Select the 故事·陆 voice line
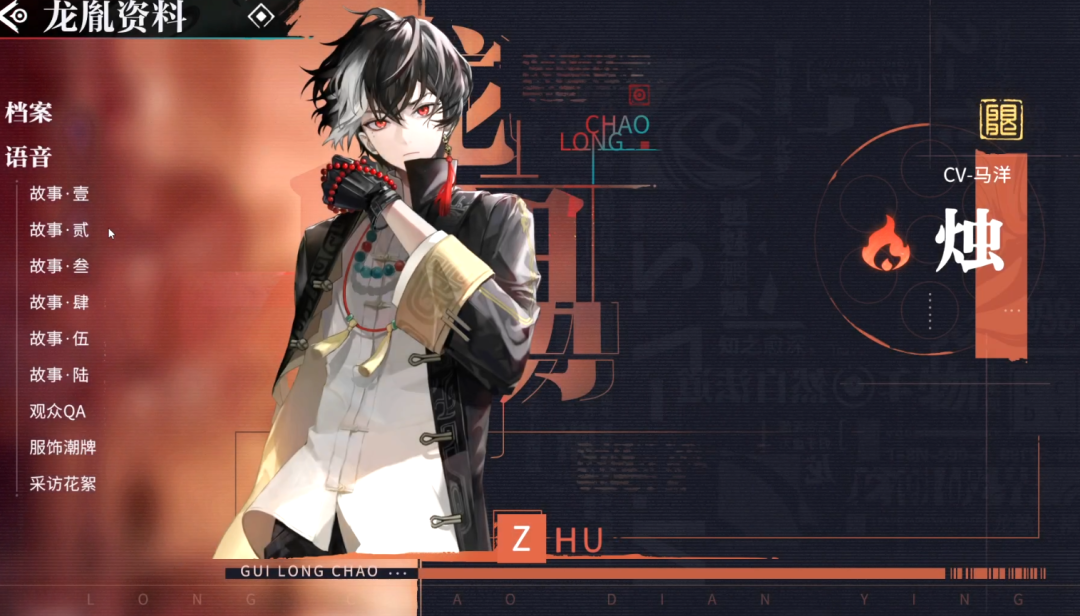The image size is (1080, 616). pyautogui.click(x=59, y=375)
